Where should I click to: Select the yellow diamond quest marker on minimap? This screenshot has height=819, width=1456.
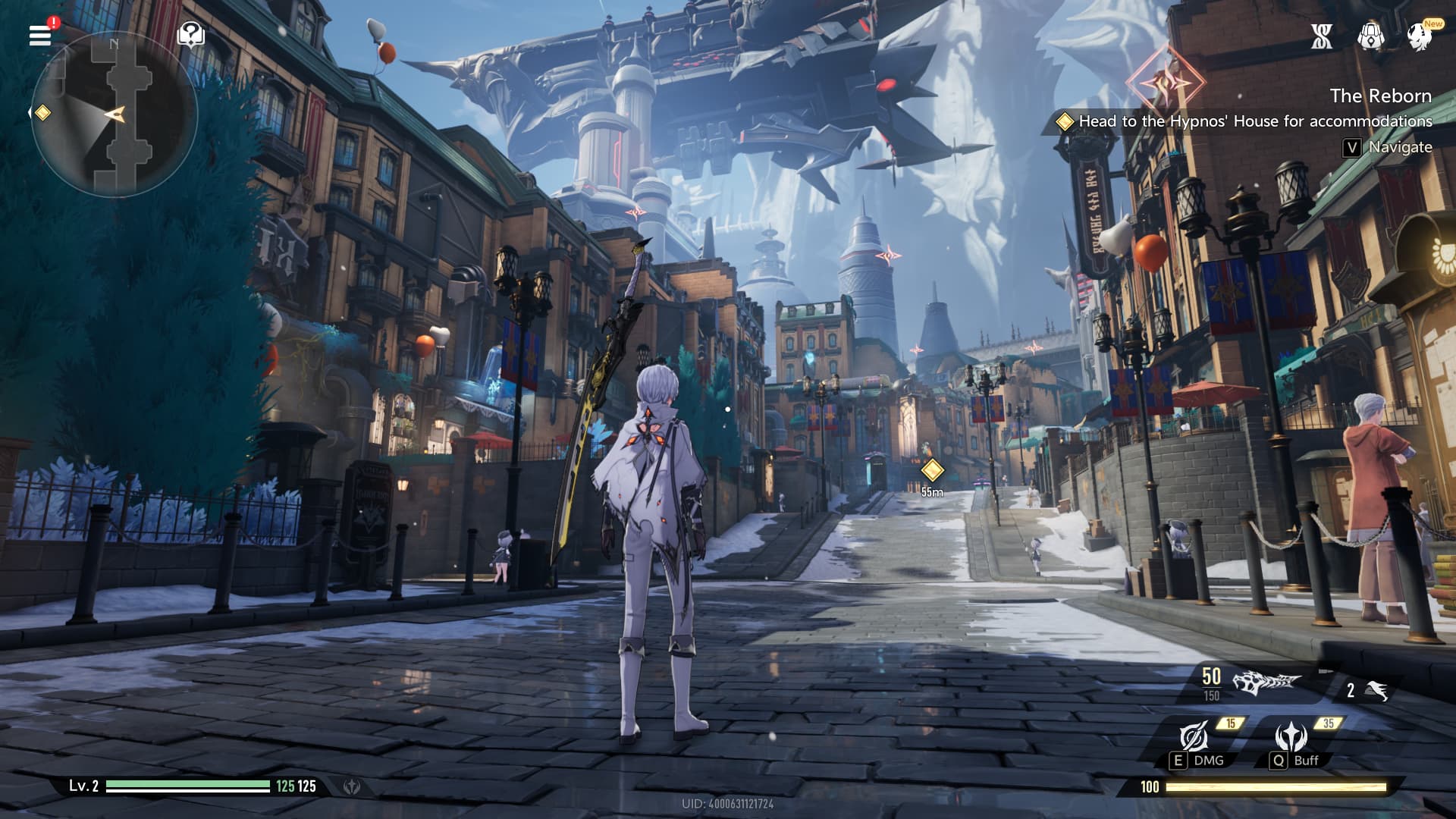pyautogui.click(x=43, y=113)
